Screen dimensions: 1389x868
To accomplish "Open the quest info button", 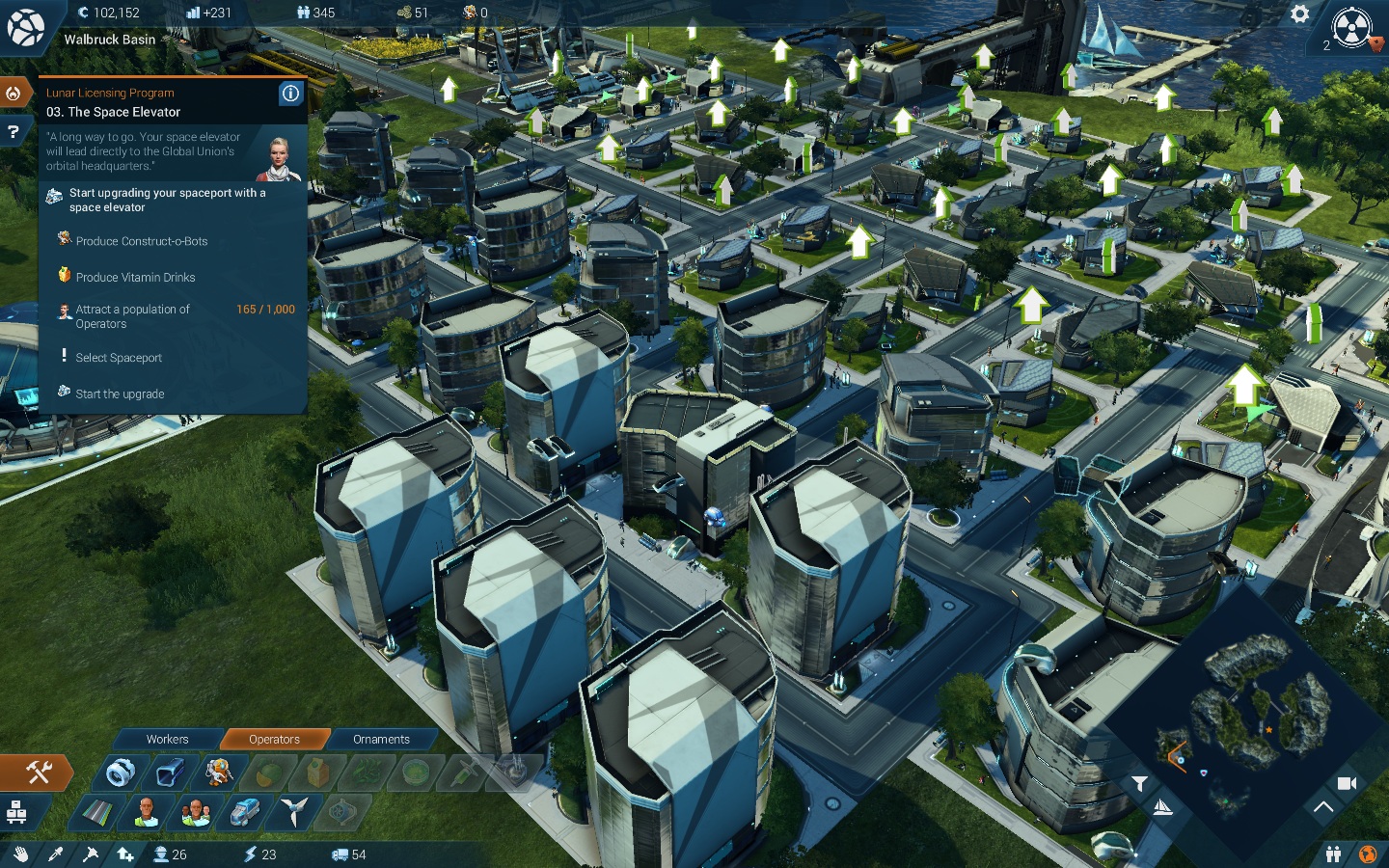I will click(x=290, y=93).
